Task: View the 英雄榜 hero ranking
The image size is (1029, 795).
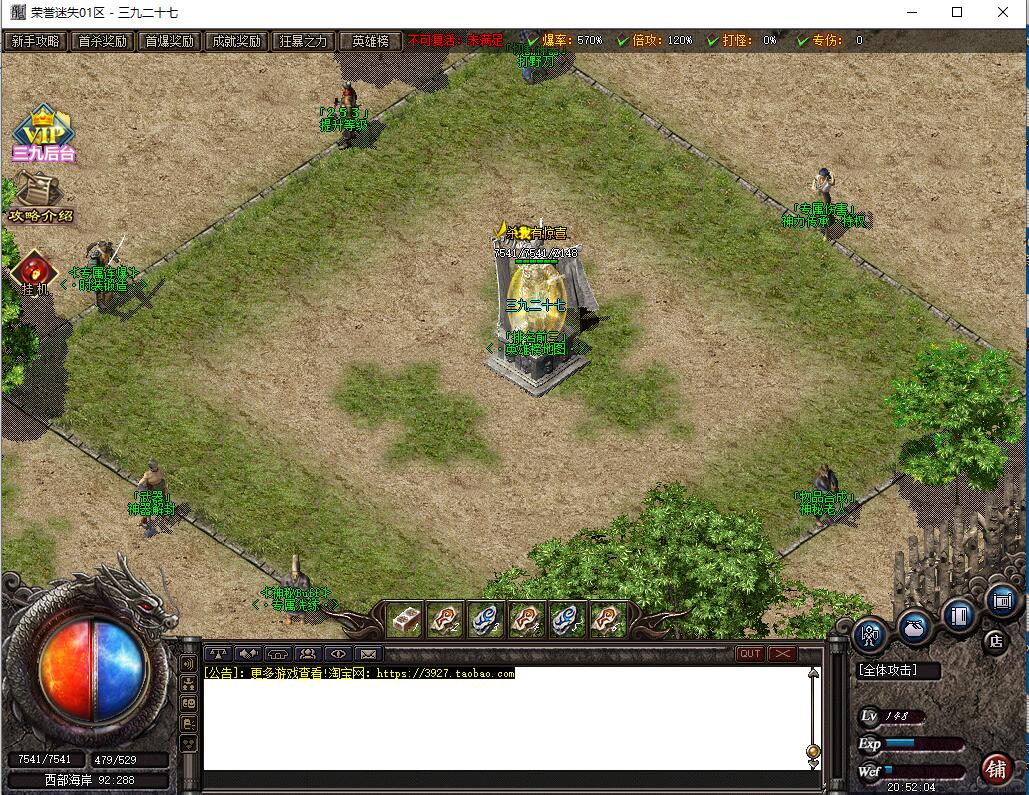Action: tap(370, 41)
